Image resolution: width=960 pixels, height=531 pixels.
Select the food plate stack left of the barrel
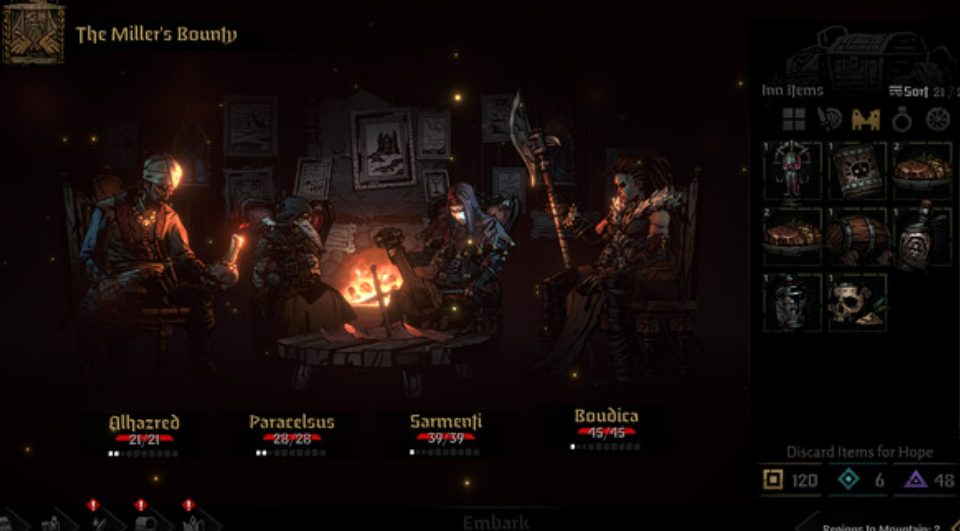click(793, 236)
